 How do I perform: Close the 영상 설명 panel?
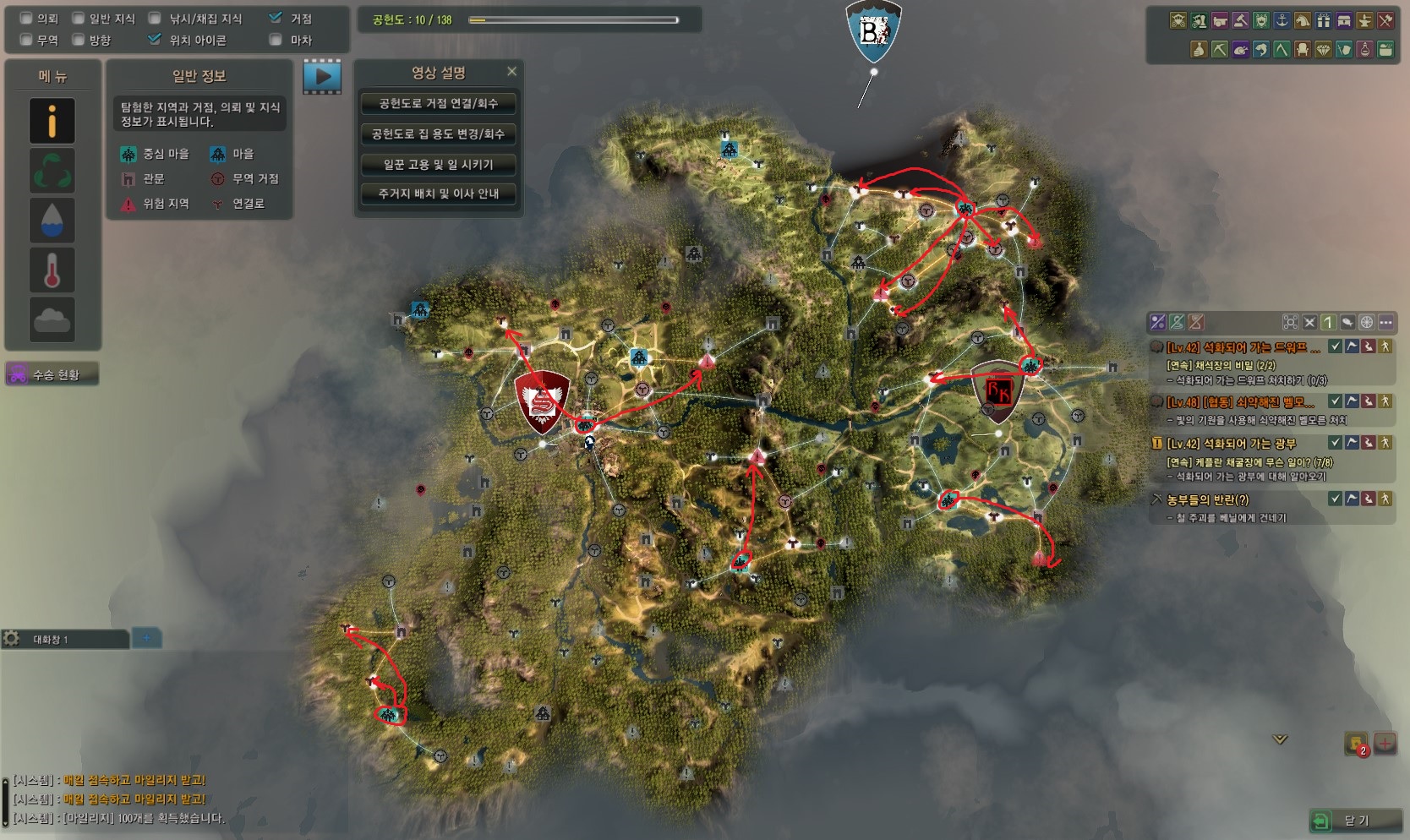point(511,72)
